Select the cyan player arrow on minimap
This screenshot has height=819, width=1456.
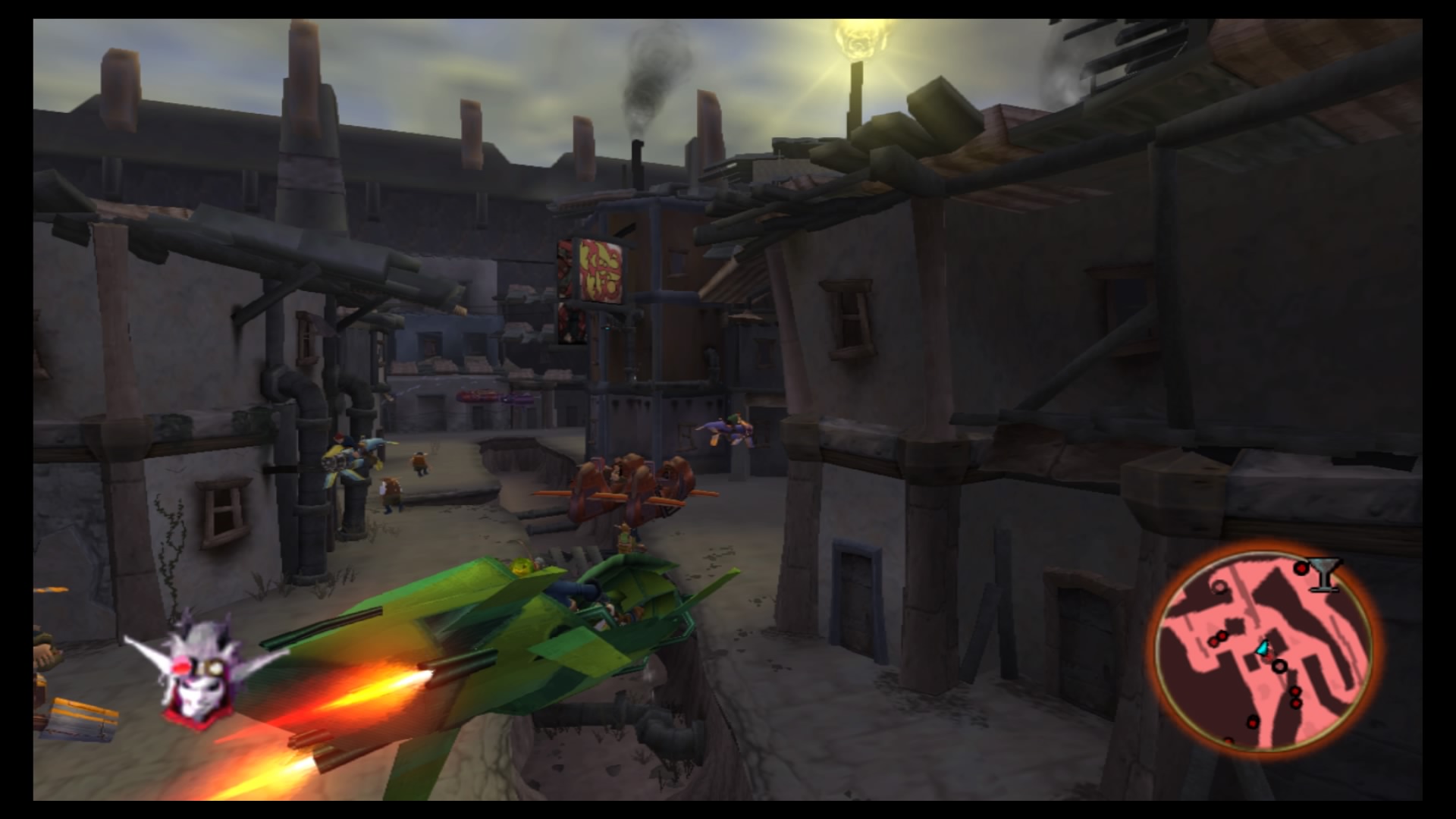pyautogui.click(x=1262, y=648)
